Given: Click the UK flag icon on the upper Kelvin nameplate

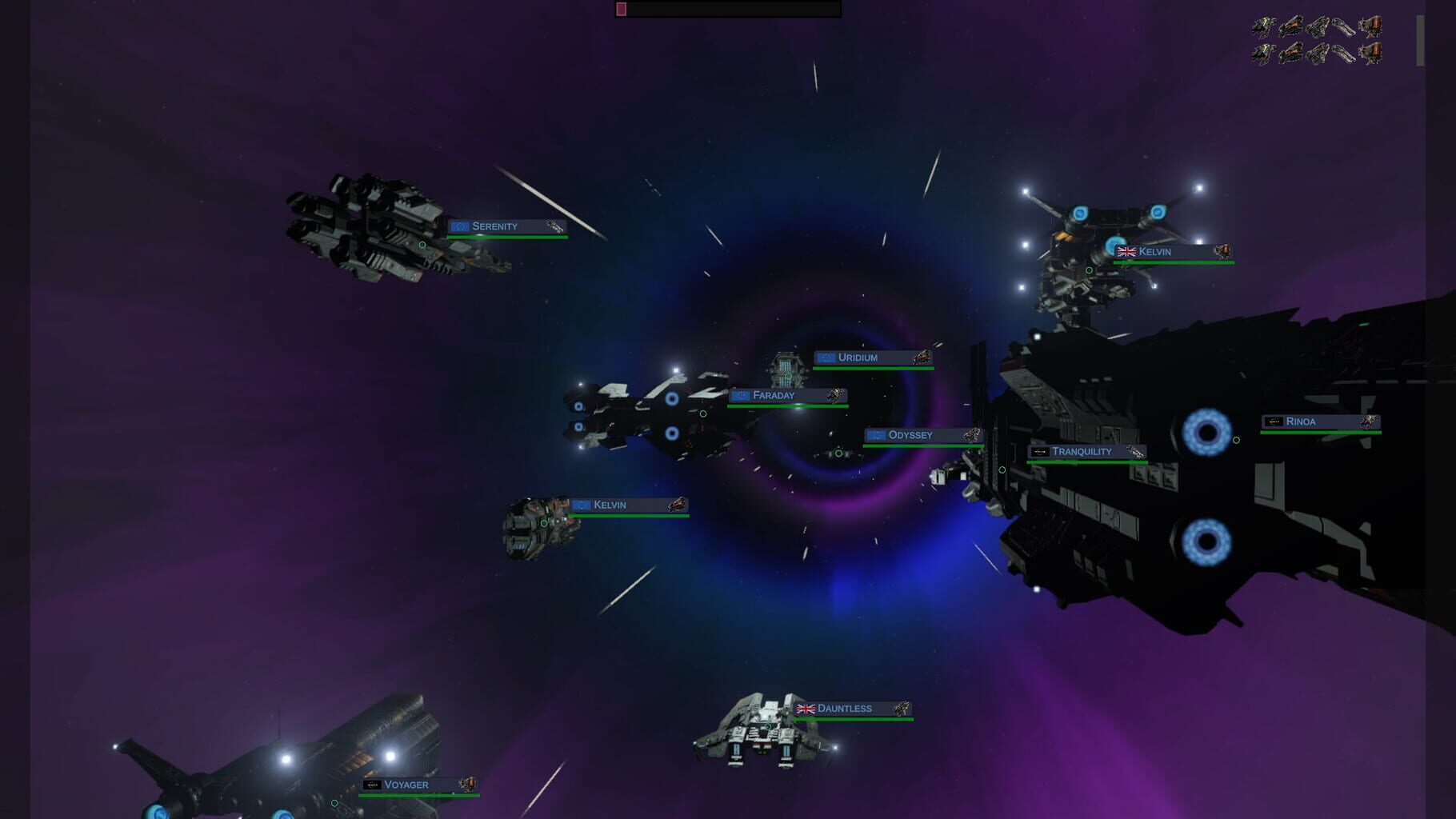Looking at the screenshot, I should click(1127, 251).
